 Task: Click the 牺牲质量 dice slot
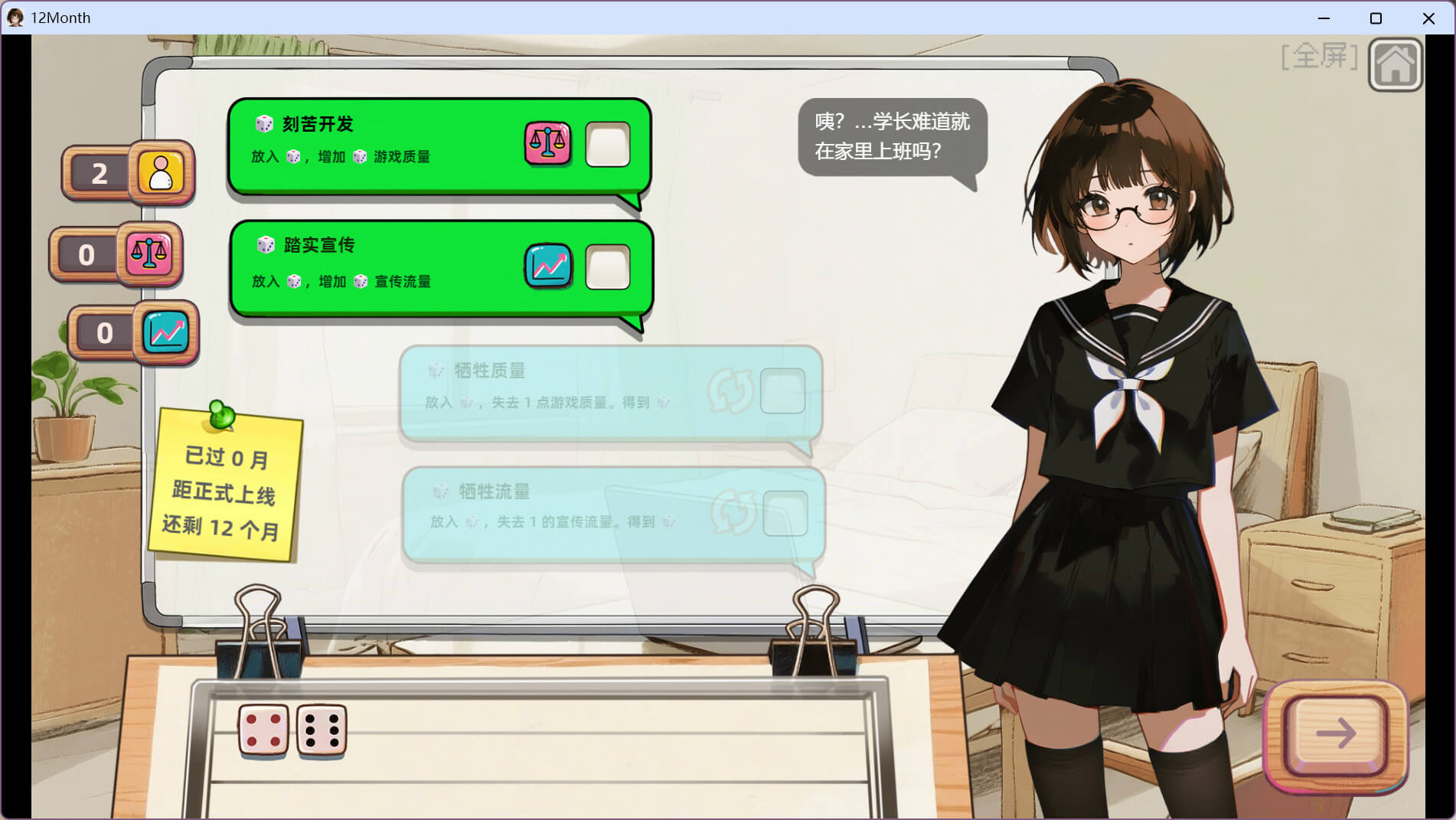(782, 391)
